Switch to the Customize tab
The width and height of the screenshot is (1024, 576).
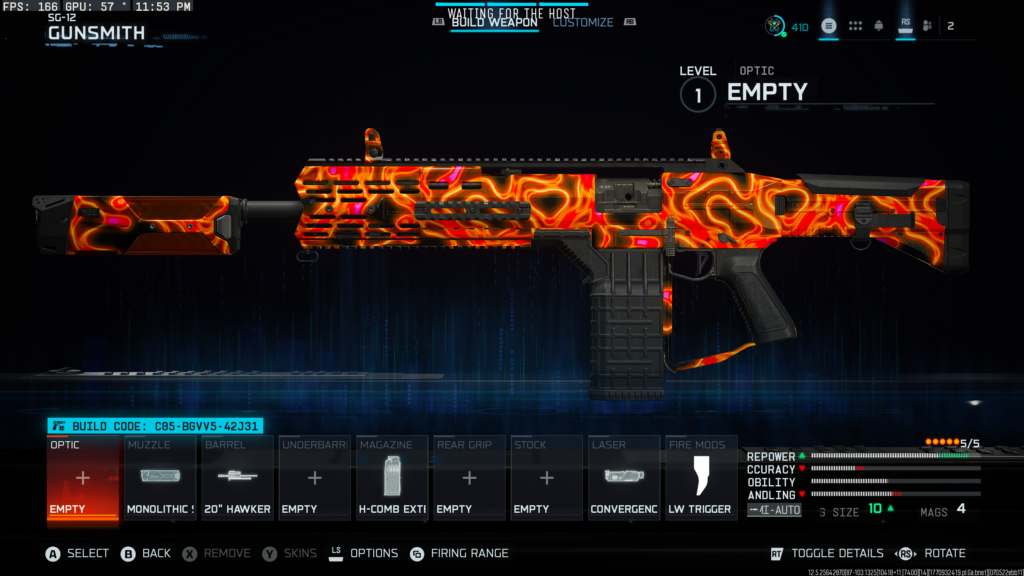[583, 22]
